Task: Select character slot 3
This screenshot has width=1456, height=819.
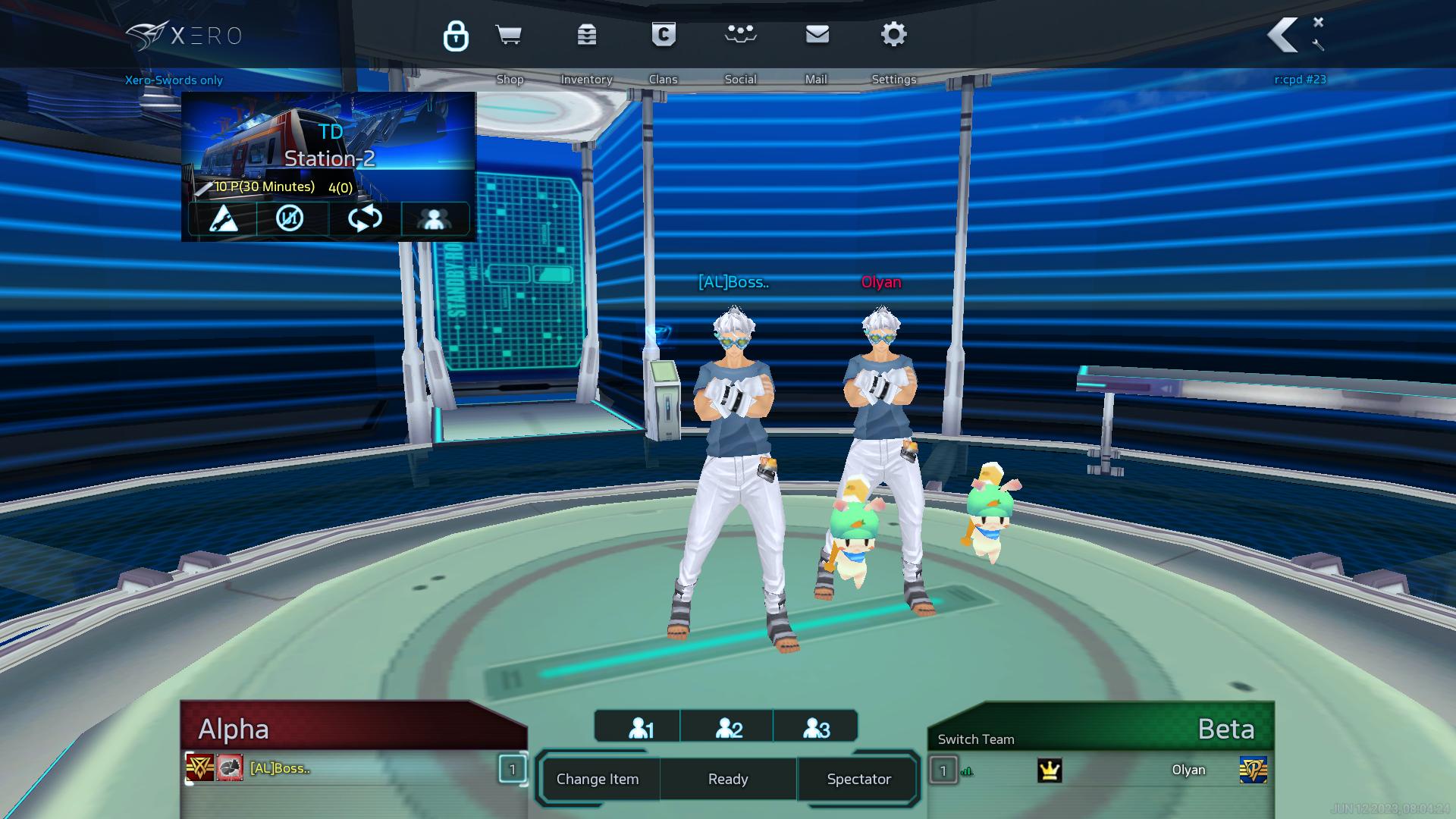Action: [x=816, y=728]
